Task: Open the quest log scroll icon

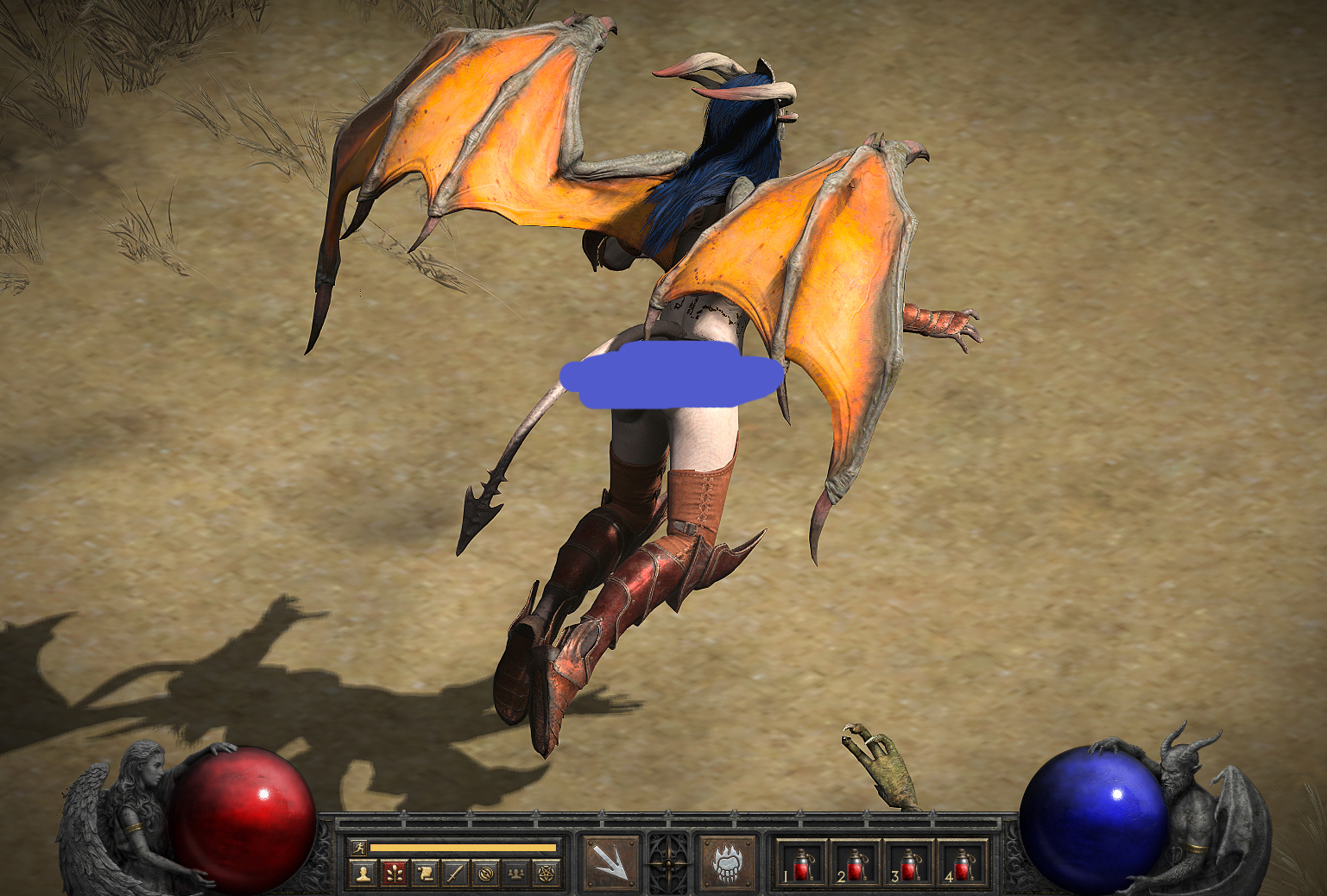Action: point(425,874)
